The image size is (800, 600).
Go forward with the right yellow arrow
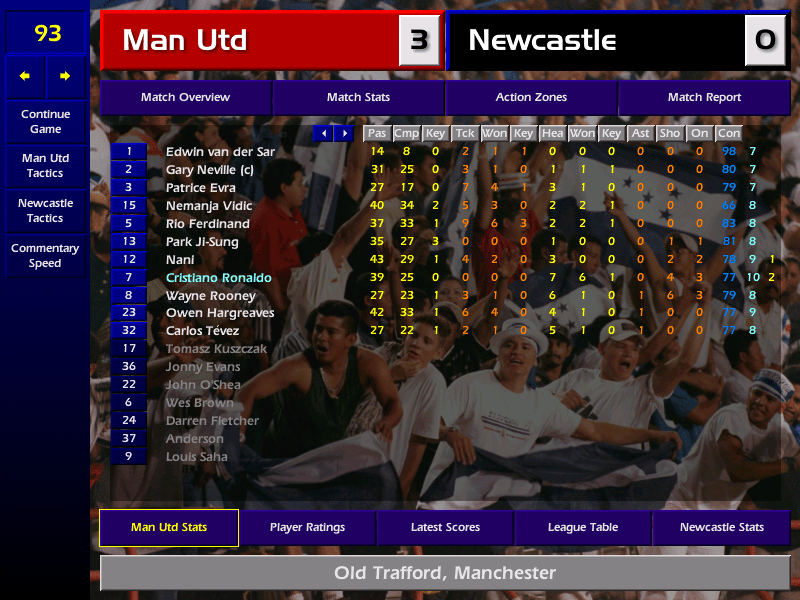pos(66,76)
